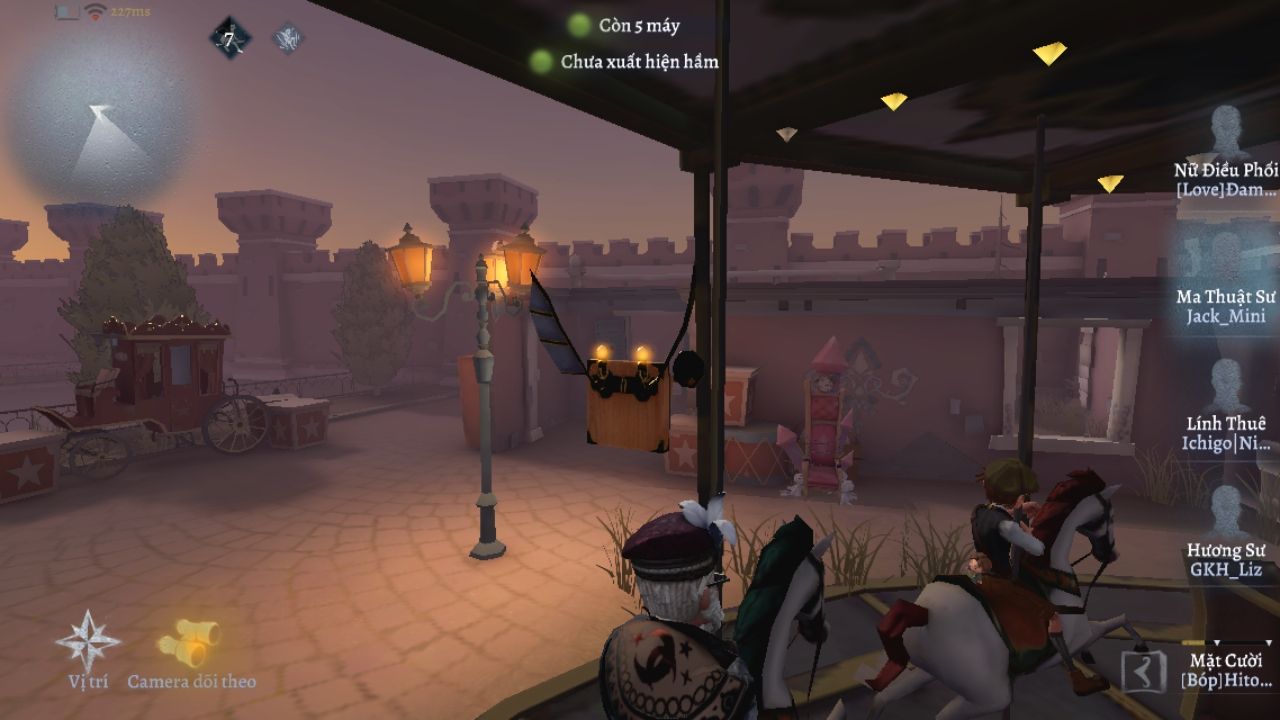View the hunter Mặt Cười player

(1228, 668)
